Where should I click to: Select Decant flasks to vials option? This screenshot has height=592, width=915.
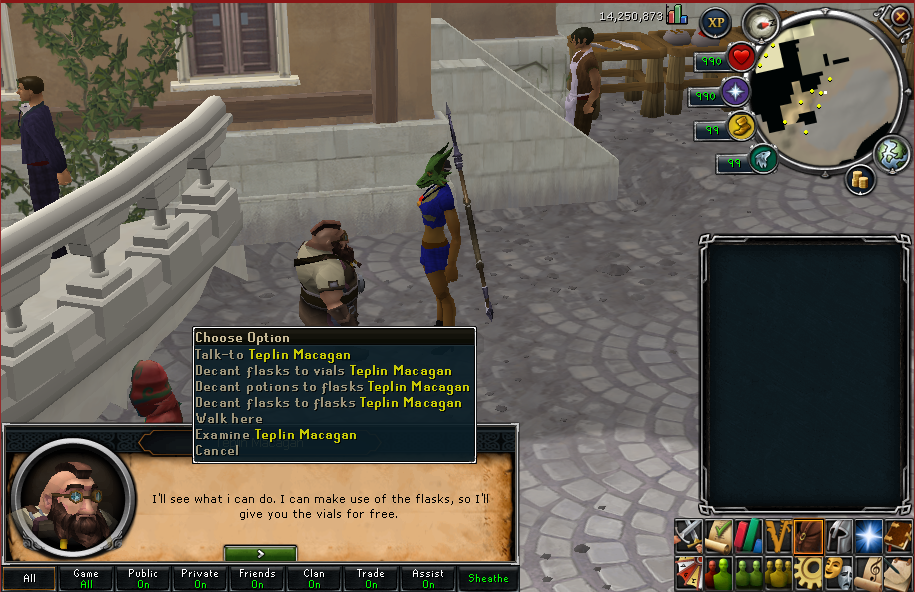click(x=323, y=370)
